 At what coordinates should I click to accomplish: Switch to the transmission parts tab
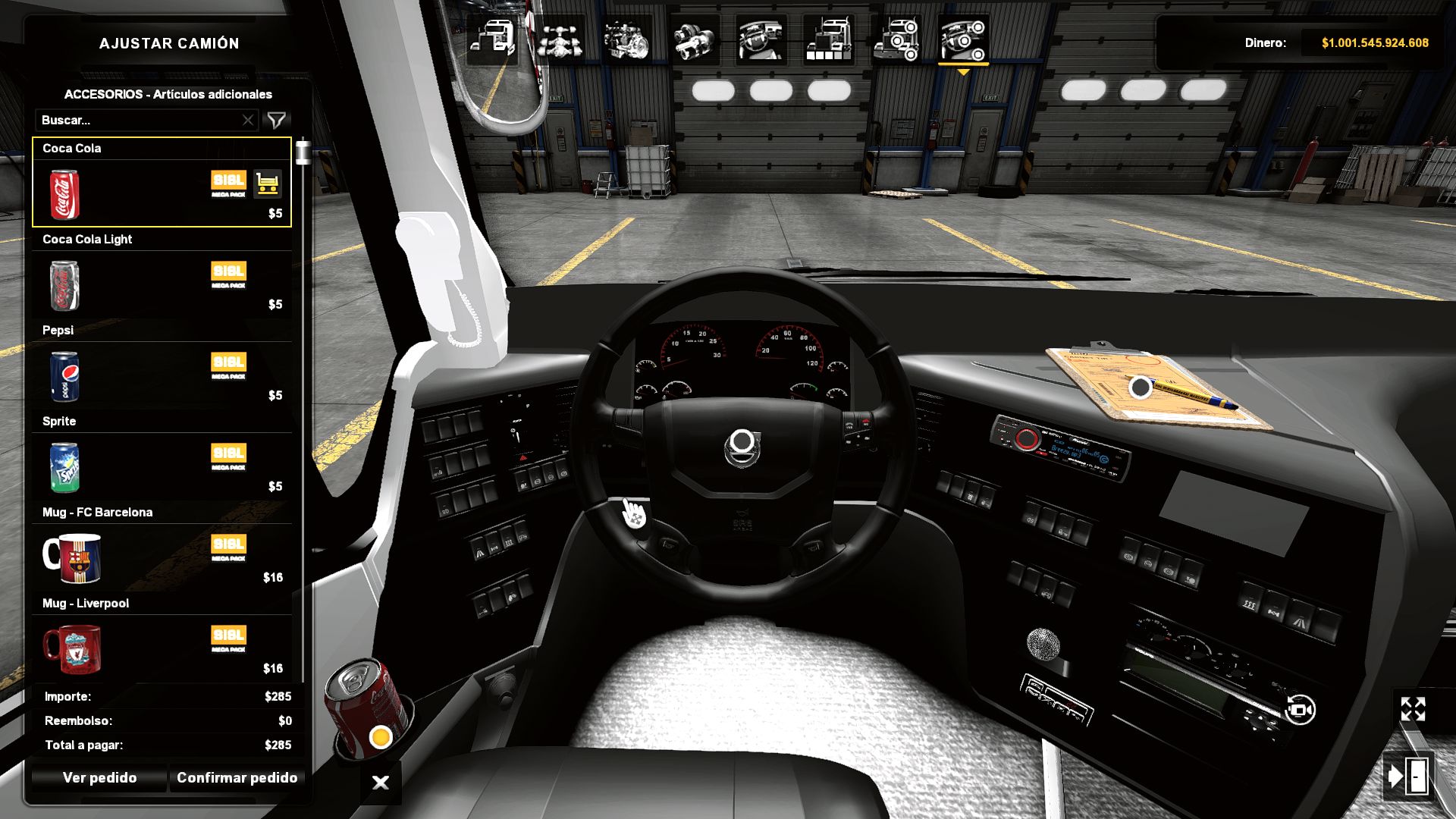coord(694,39)
